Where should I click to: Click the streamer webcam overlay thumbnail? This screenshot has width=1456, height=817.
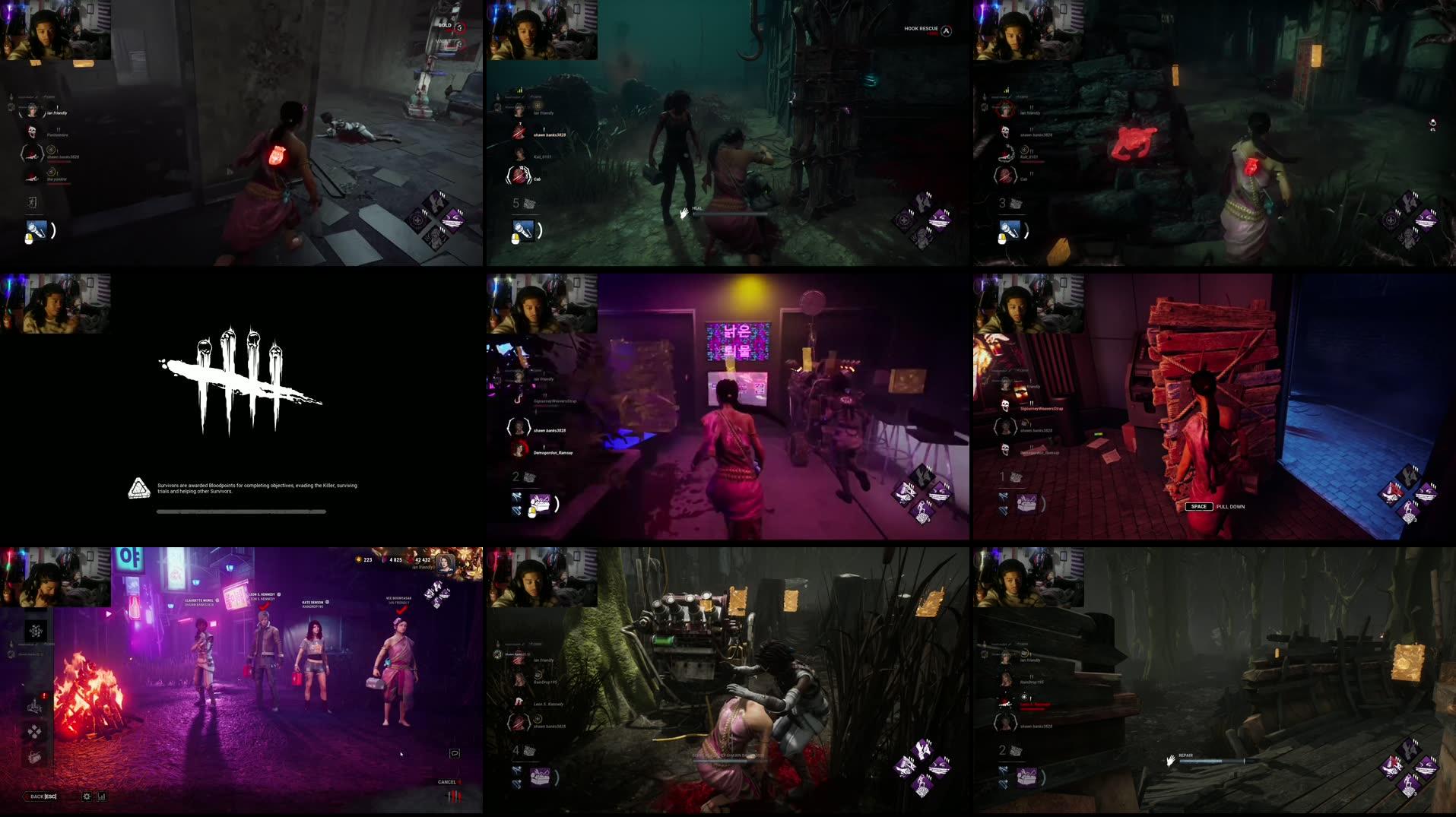coord(57,30)
